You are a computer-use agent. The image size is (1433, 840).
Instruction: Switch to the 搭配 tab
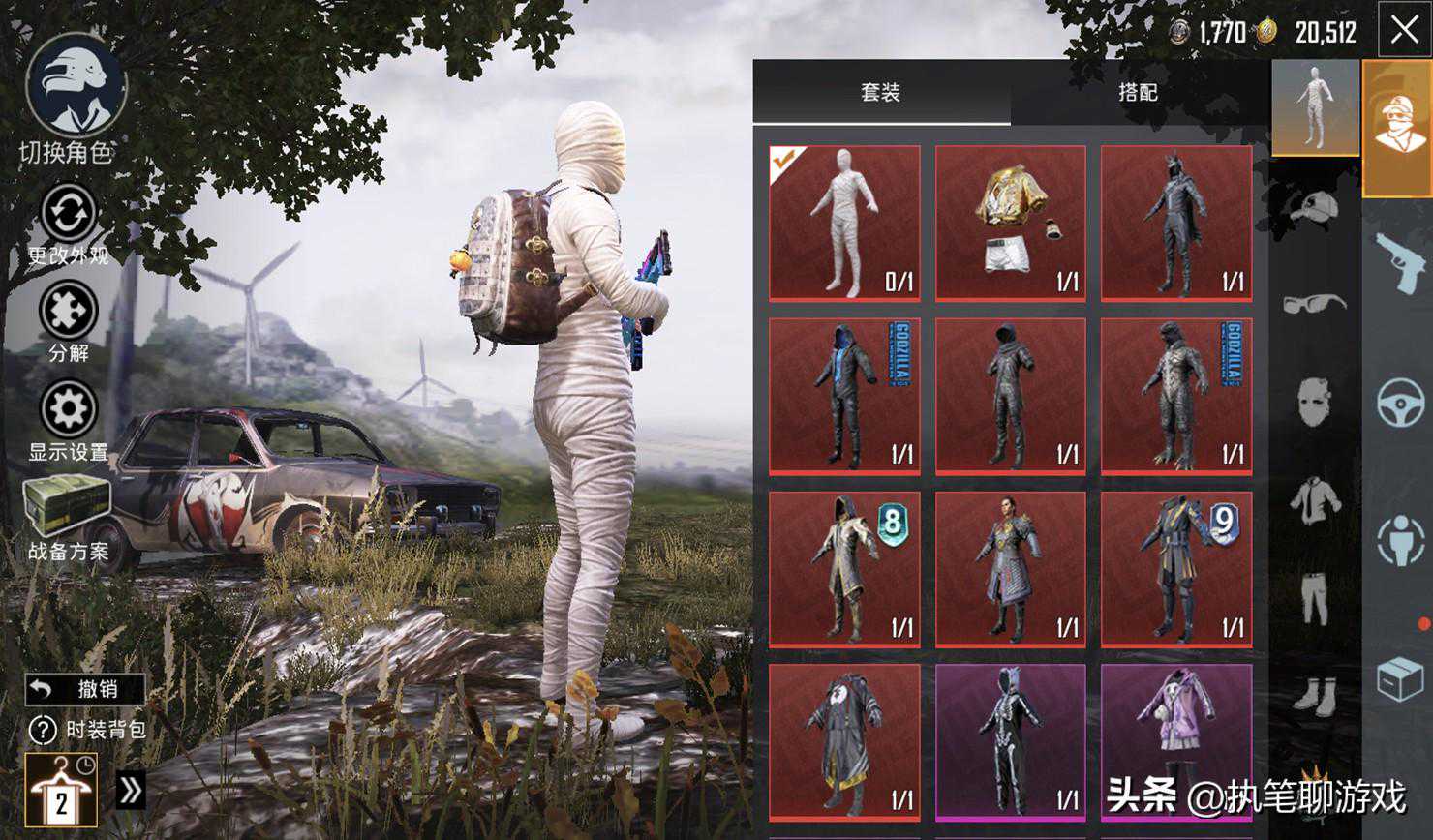[x=1138, y=92]
